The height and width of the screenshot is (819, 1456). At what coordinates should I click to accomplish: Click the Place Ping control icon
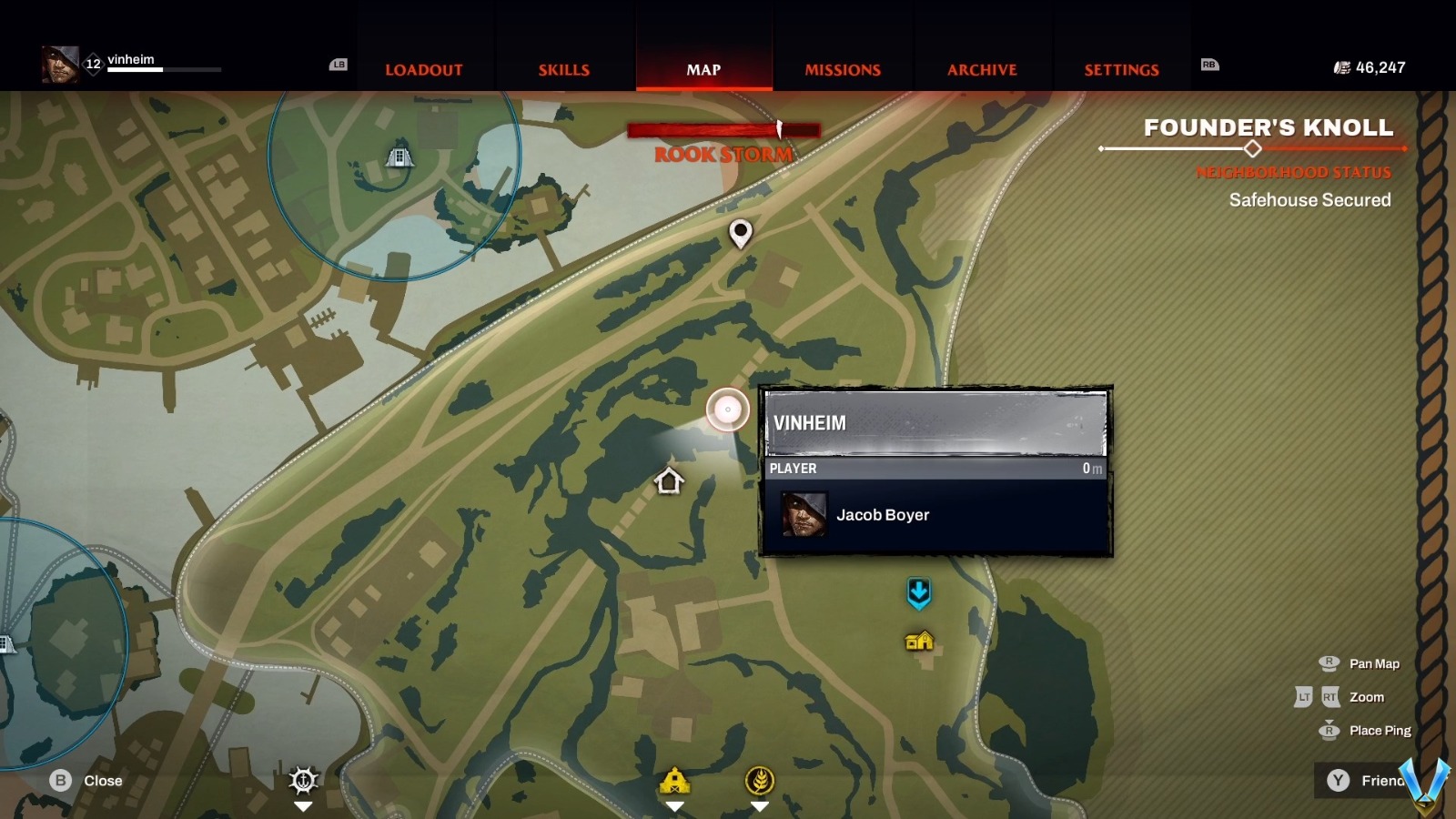(x=1331, y=730)
